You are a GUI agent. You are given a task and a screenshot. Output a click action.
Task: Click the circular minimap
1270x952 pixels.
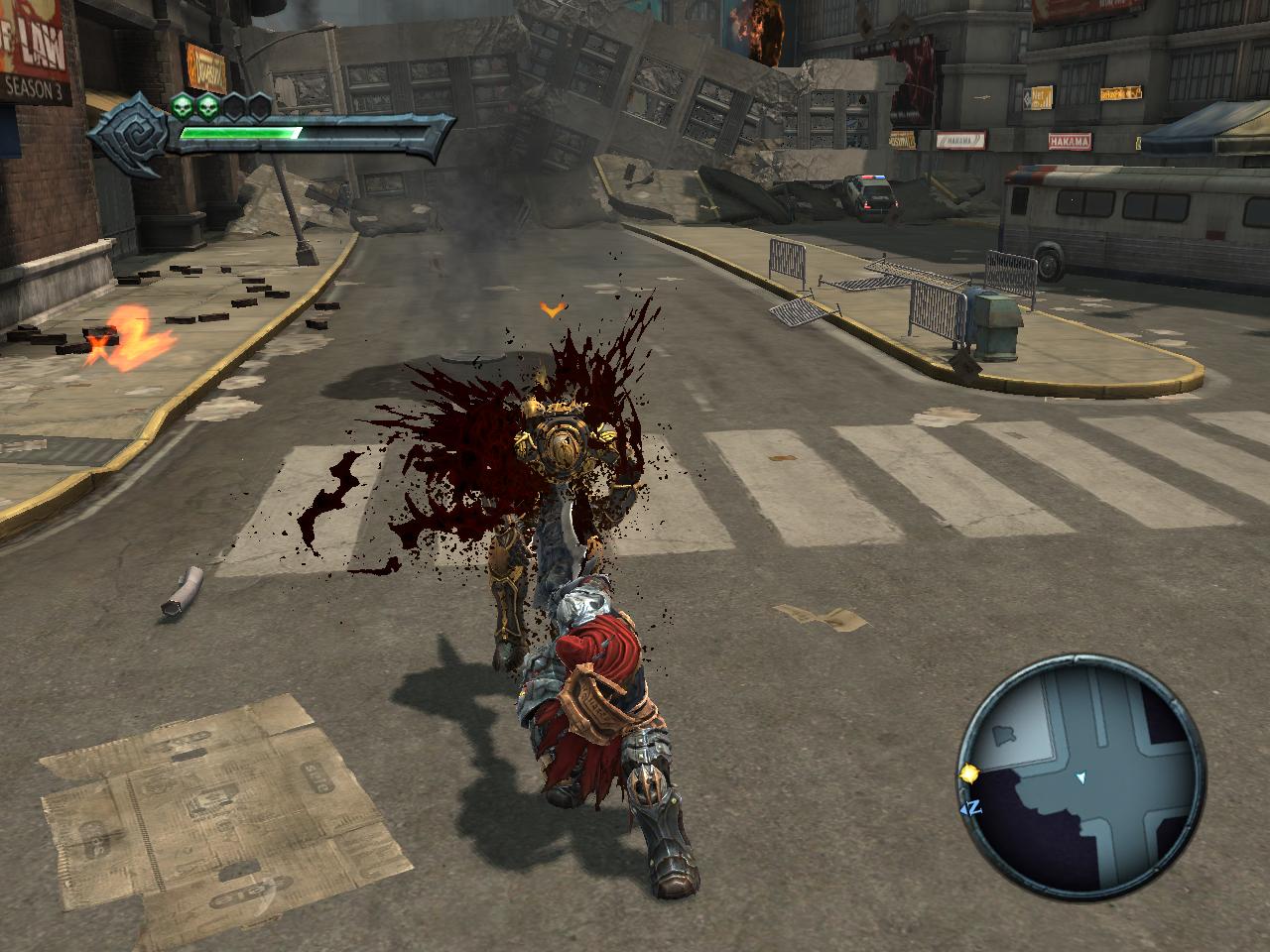click(1080, 772)
